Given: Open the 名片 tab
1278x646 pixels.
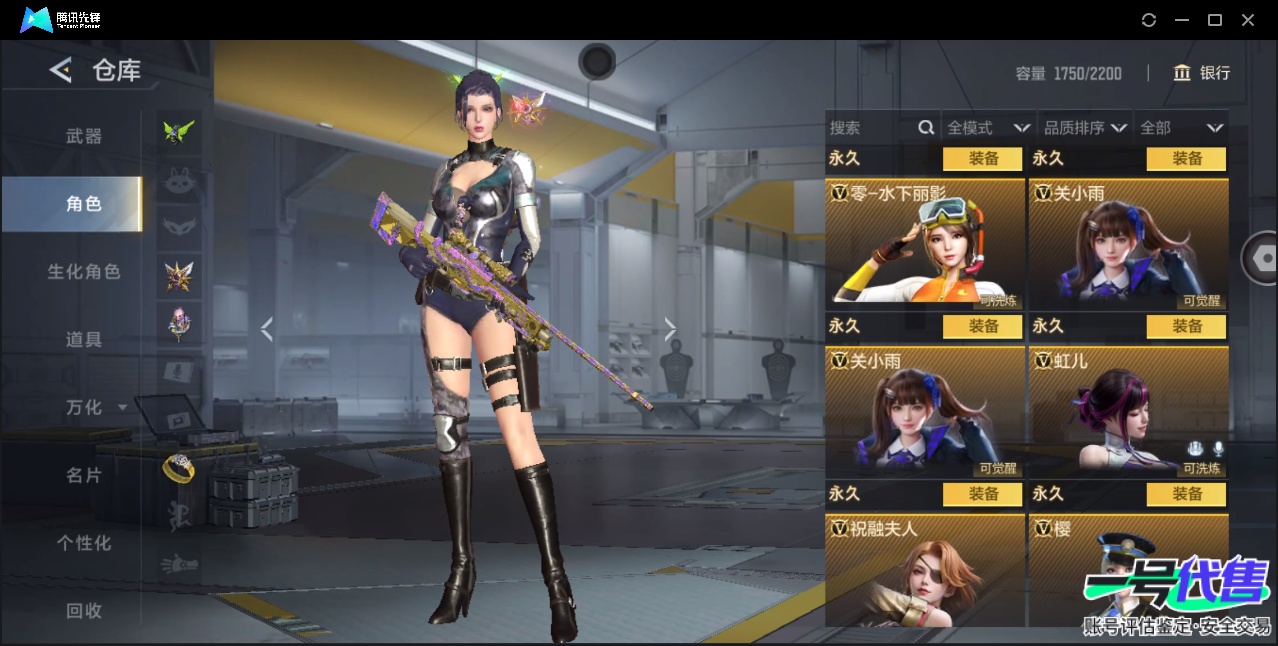Looking at the screenshot, I should tap(84, 475).
